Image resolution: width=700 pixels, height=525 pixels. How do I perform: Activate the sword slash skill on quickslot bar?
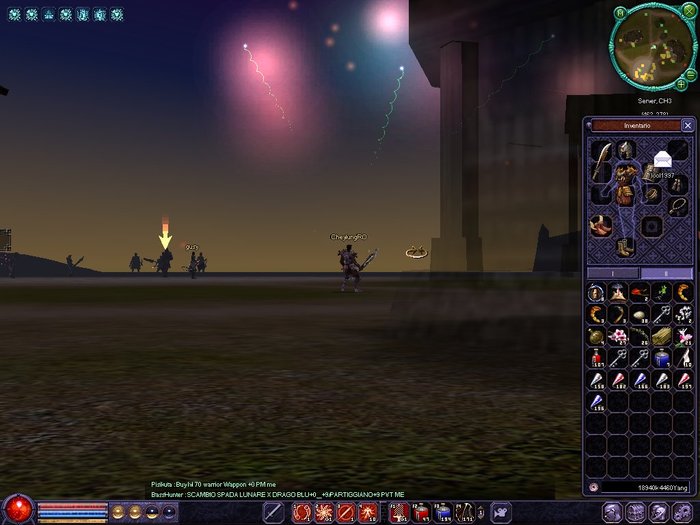pos(273,512)
